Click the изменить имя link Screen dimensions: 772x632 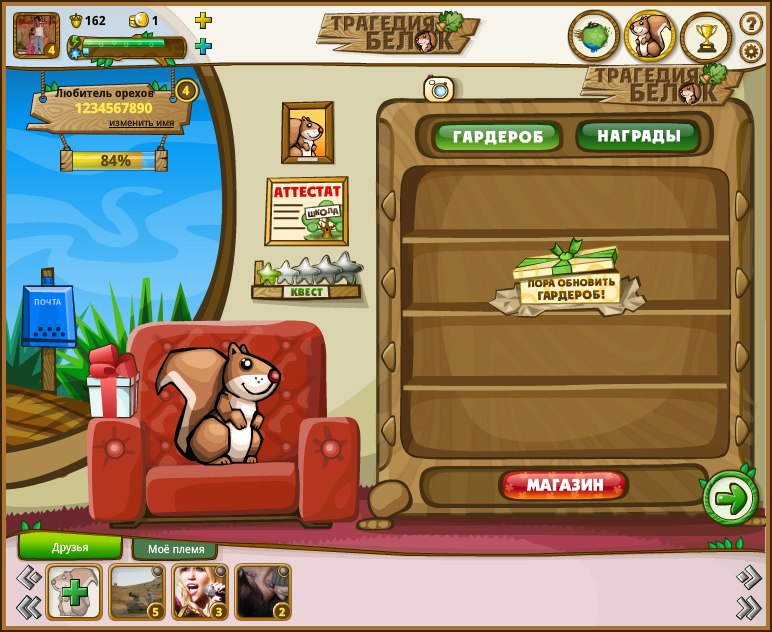[148, 123]
